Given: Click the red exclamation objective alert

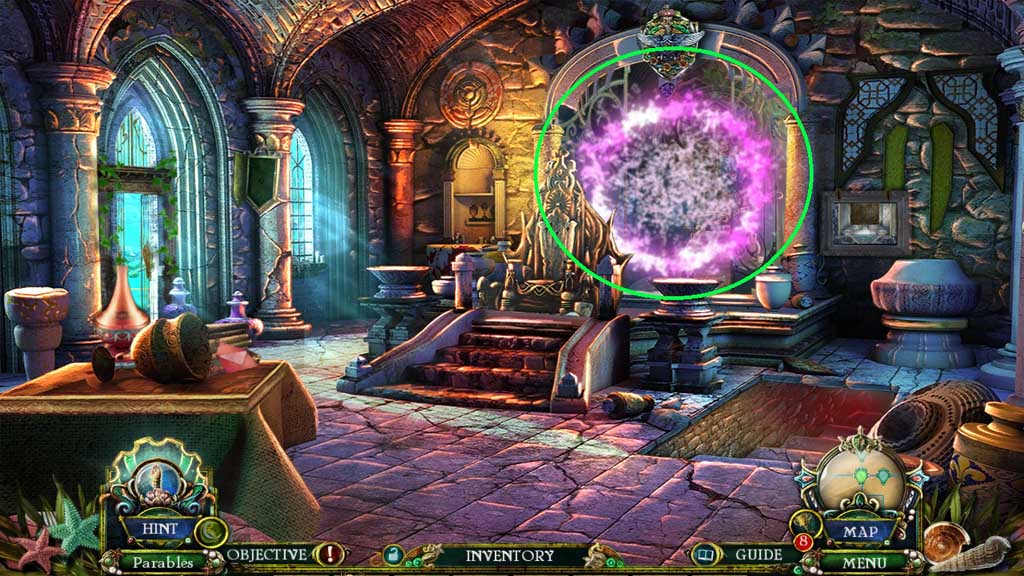Looking at the screenshot, I should (328, 554).
